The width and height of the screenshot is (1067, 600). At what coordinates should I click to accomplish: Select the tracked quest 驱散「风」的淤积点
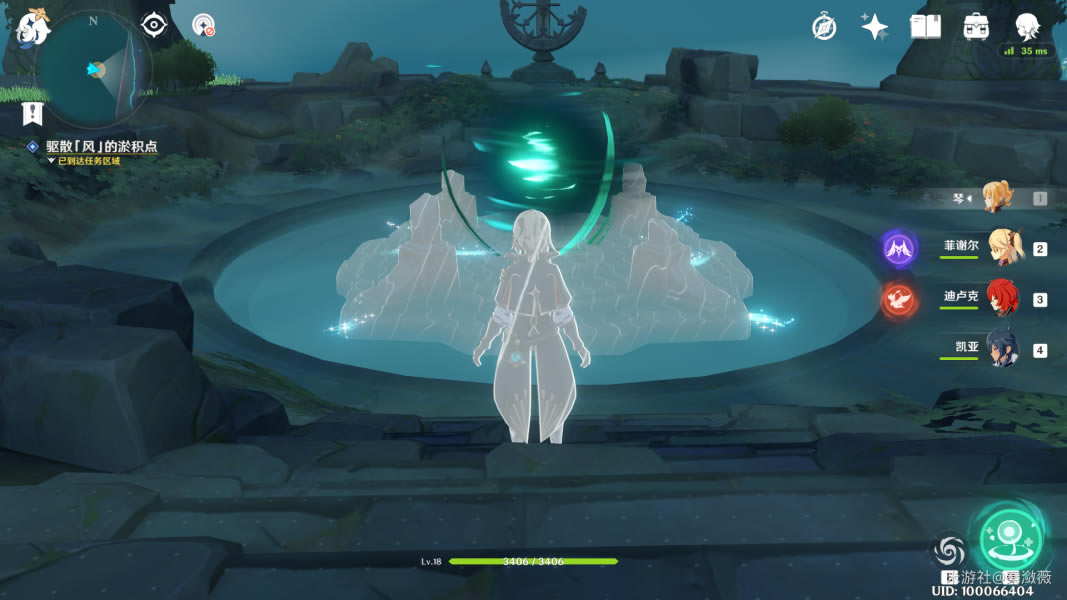[101, 146]
